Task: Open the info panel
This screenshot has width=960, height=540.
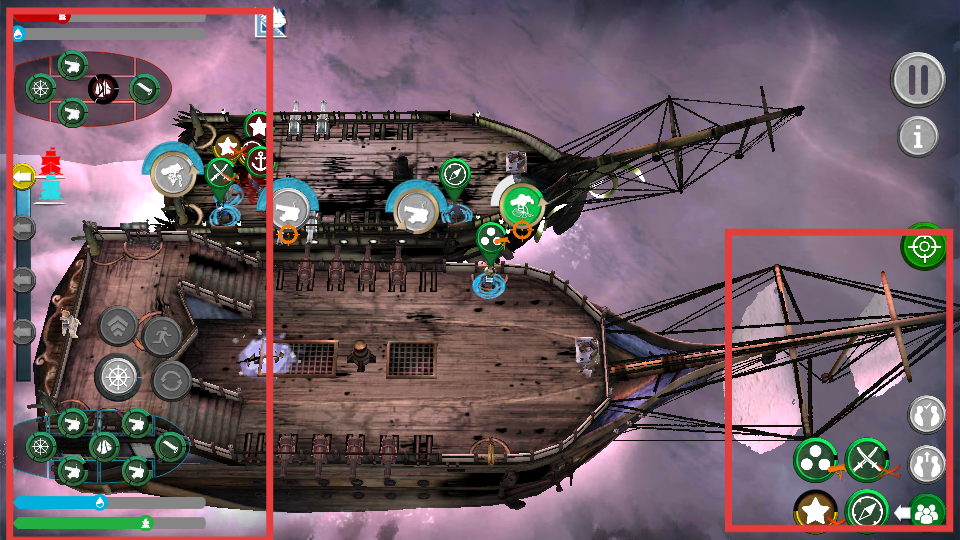Action: coord(918,135)
